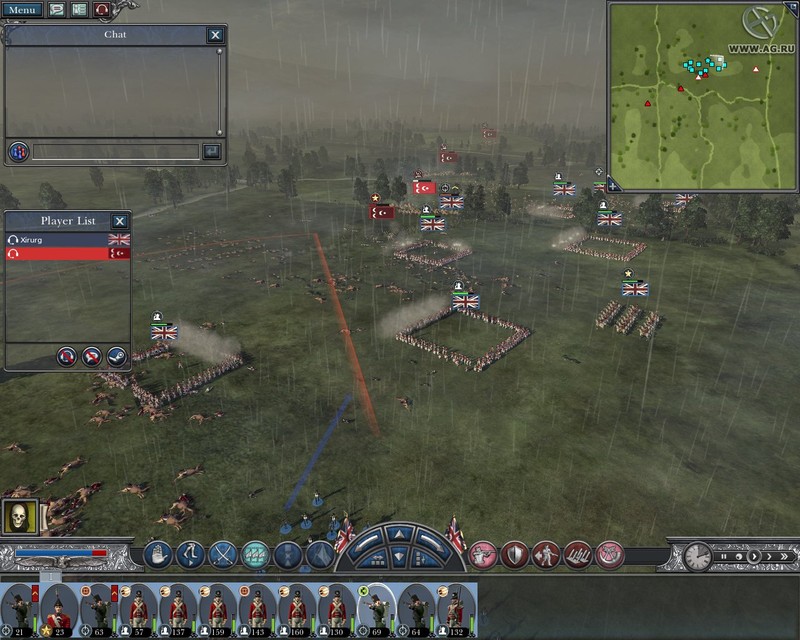The height and width of the screenshot is (640, 800).
Task: Select the unit card with 23 men
Action: click(58, 607)
